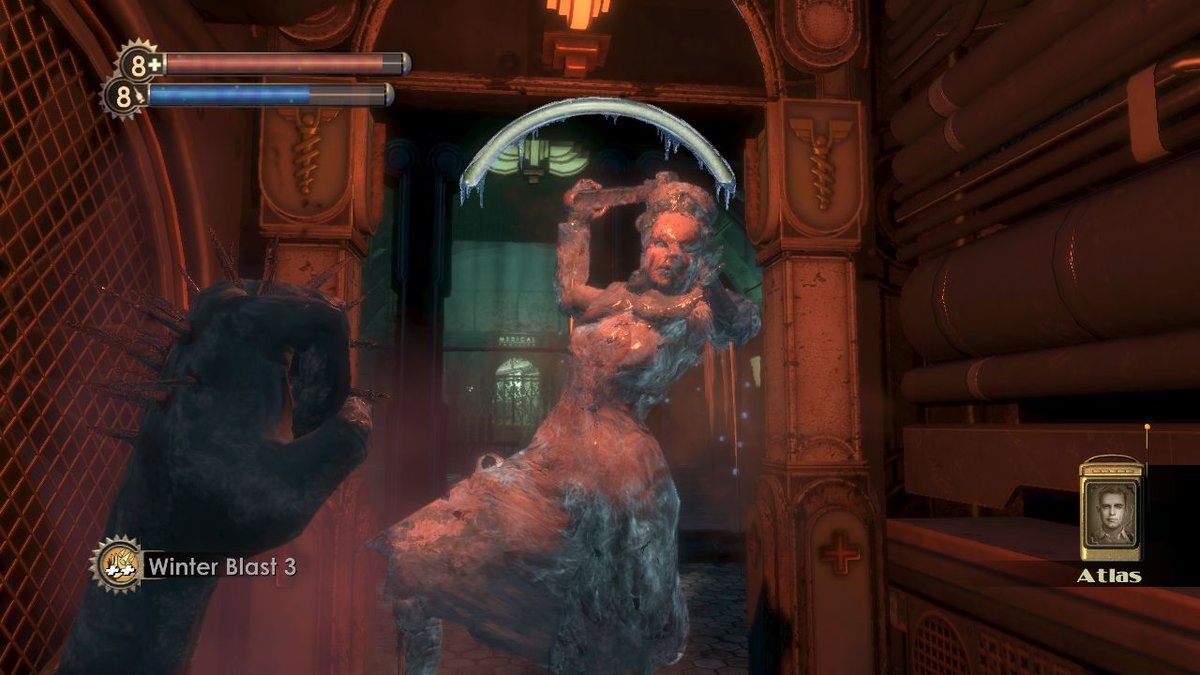This screenshot has width=1200, height=675.
Task: Select the Winter Blast 3 plasmid icon
Action: [116, 564]
